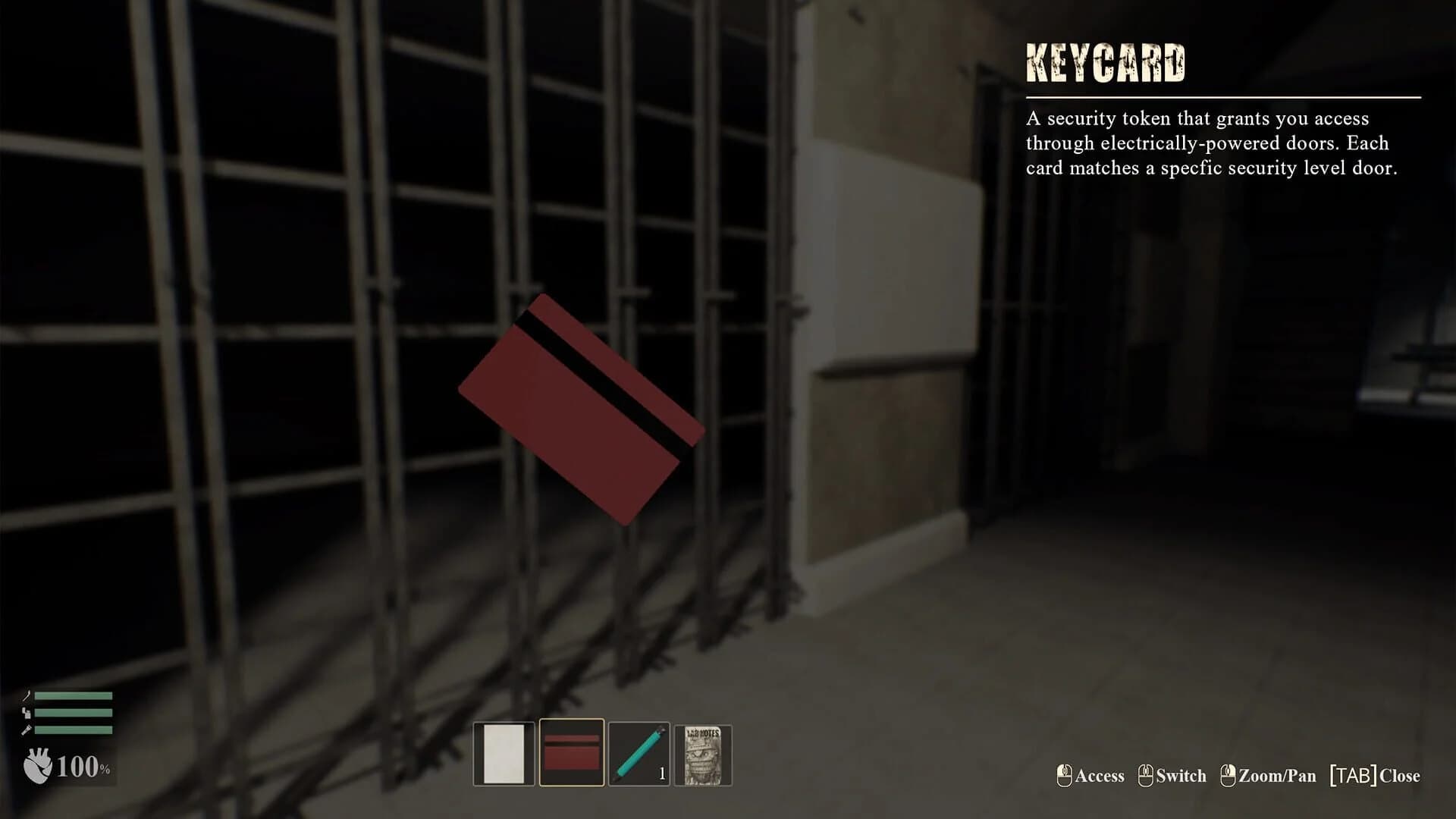Image resolution: width=1456 pixels, height=819 pixels.
Task: Click the flashlight icon beside its battery bar
Action: click(28, 730)
